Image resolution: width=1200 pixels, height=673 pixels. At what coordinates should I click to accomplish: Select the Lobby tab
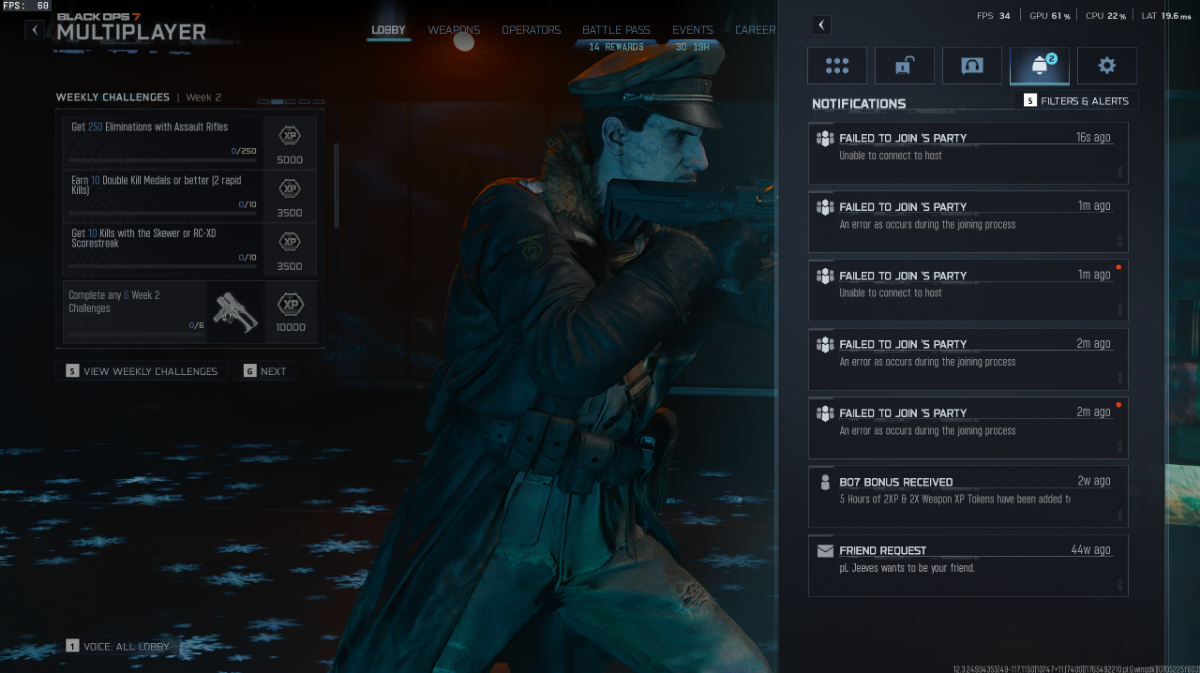point(388,30)
